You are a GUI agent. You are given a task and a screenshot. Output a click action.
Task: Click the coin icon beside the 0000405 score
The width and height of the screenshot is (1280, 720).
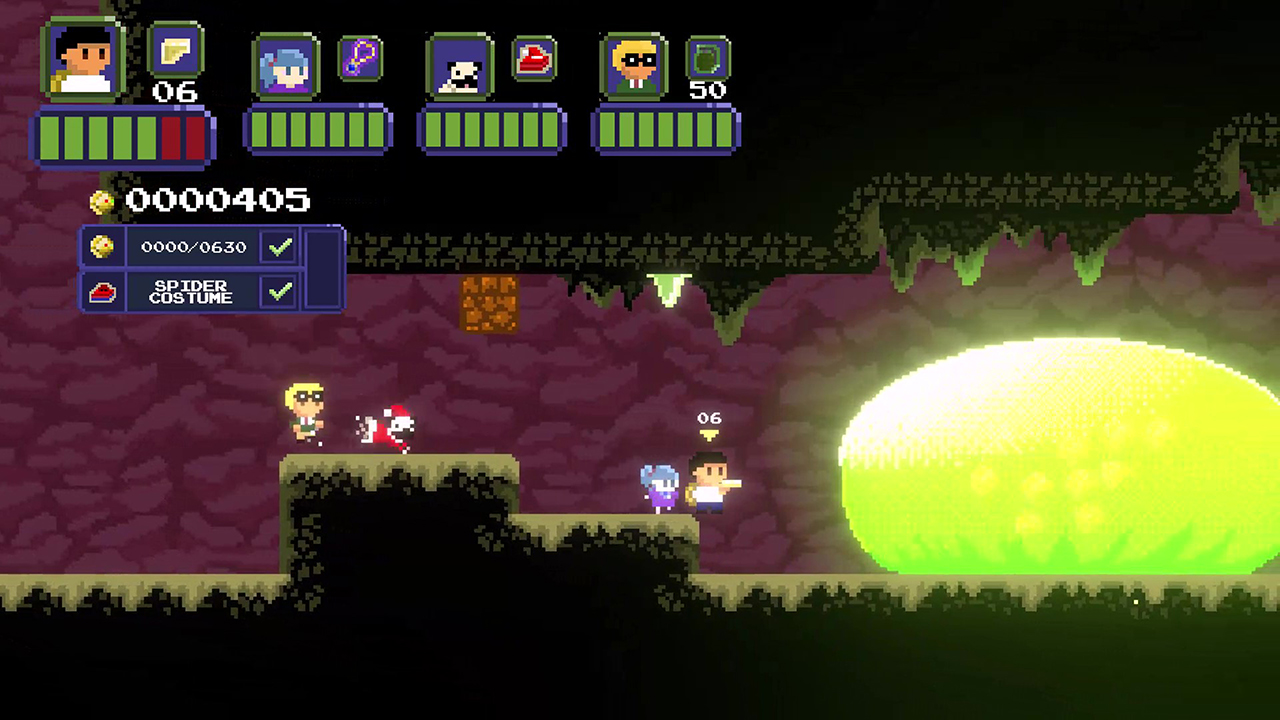(x=101, y=201)
